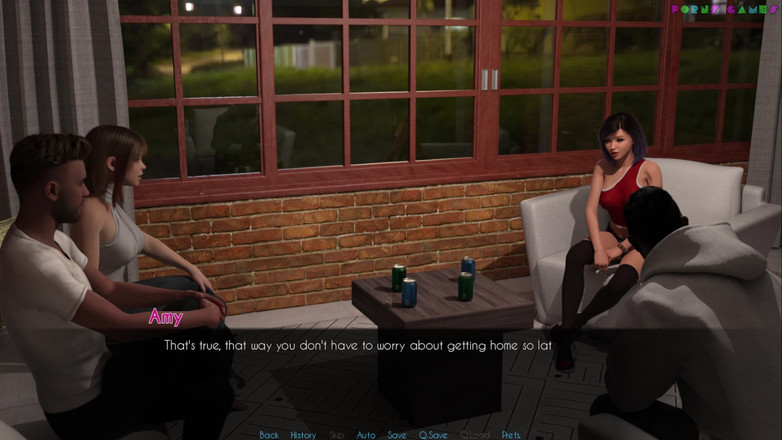Click the Back quick menu button
Screen dimensions: 782x440
[269, 435]
